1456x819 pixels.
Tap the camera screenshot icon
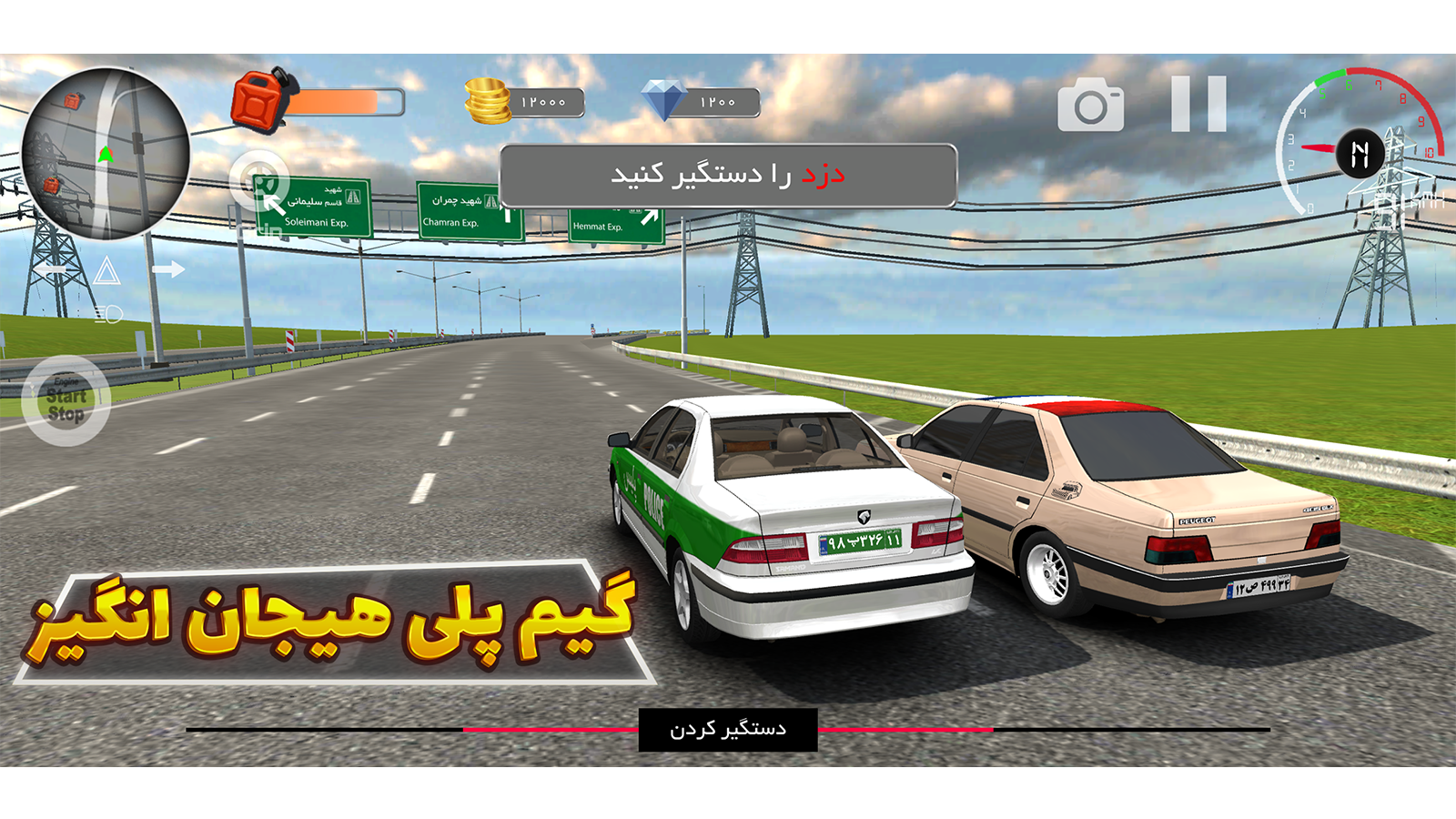(x=1092, y=103)
